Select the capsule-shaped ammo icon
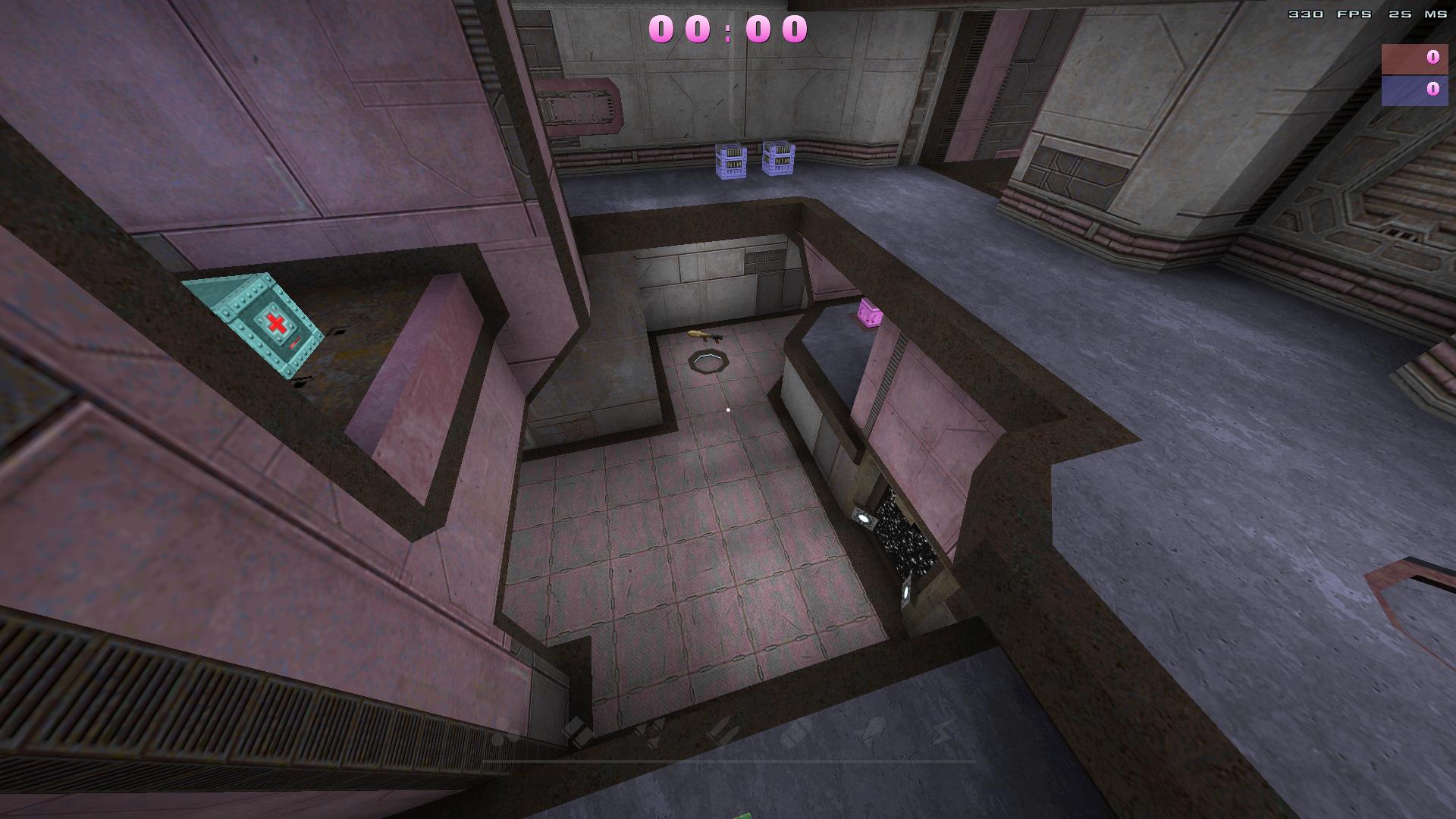Image resolution: width=1456 pixels, height=819 pixels. coord(795,733)
